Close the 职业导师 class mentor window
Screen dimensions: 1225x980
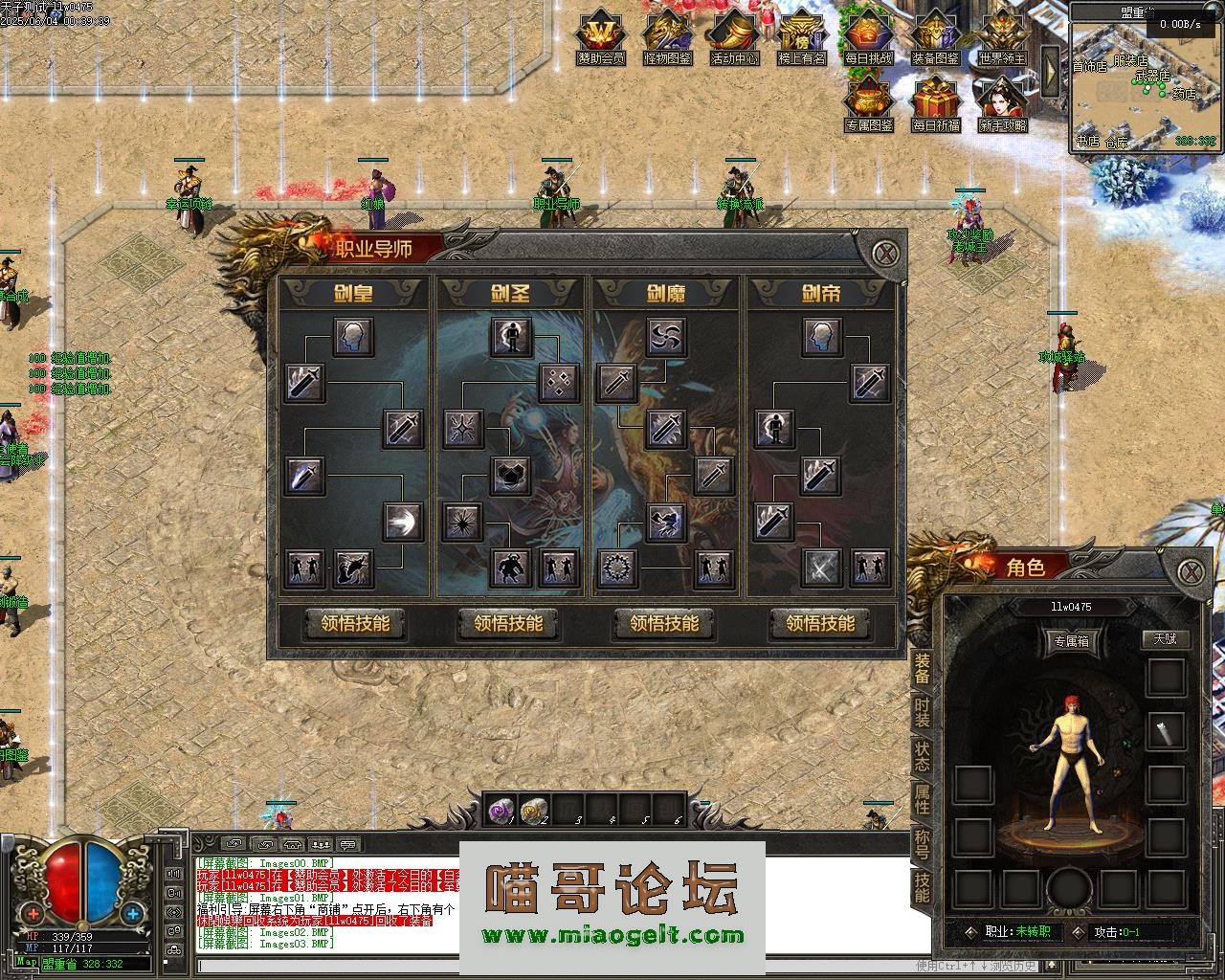point(887,255)
